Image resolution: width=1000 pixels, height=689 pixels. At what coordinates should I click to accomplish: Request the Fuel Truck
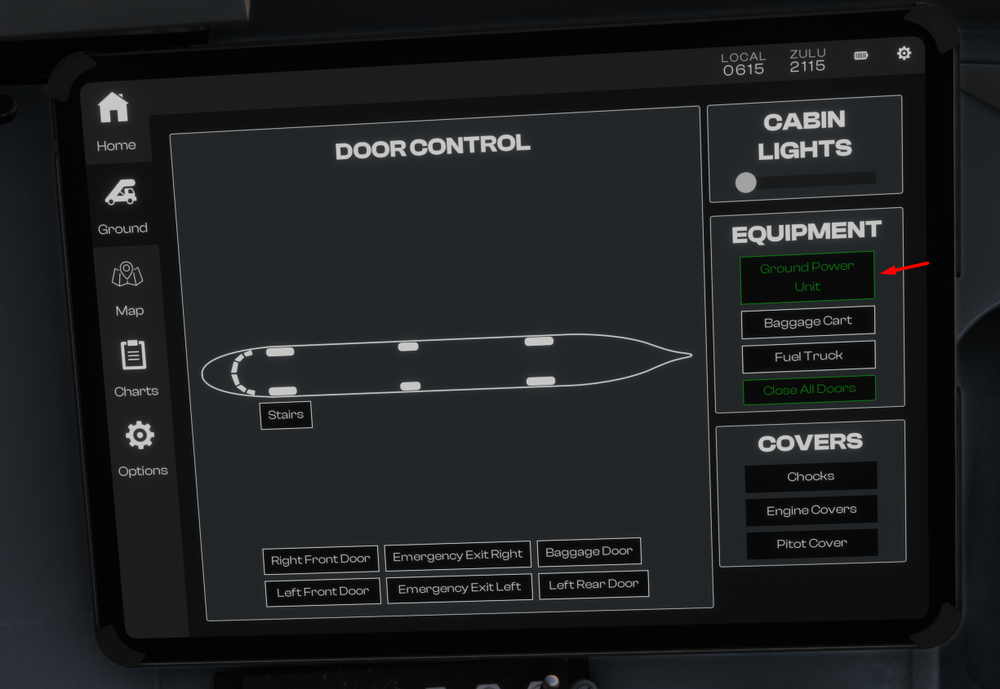coord(809,356)
